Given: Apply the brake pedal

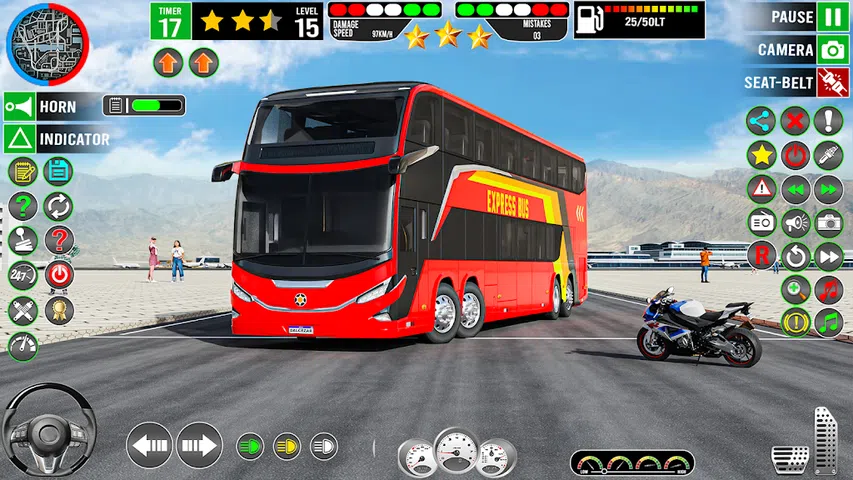Looking at the screenshot, I should tap(790, 458).
